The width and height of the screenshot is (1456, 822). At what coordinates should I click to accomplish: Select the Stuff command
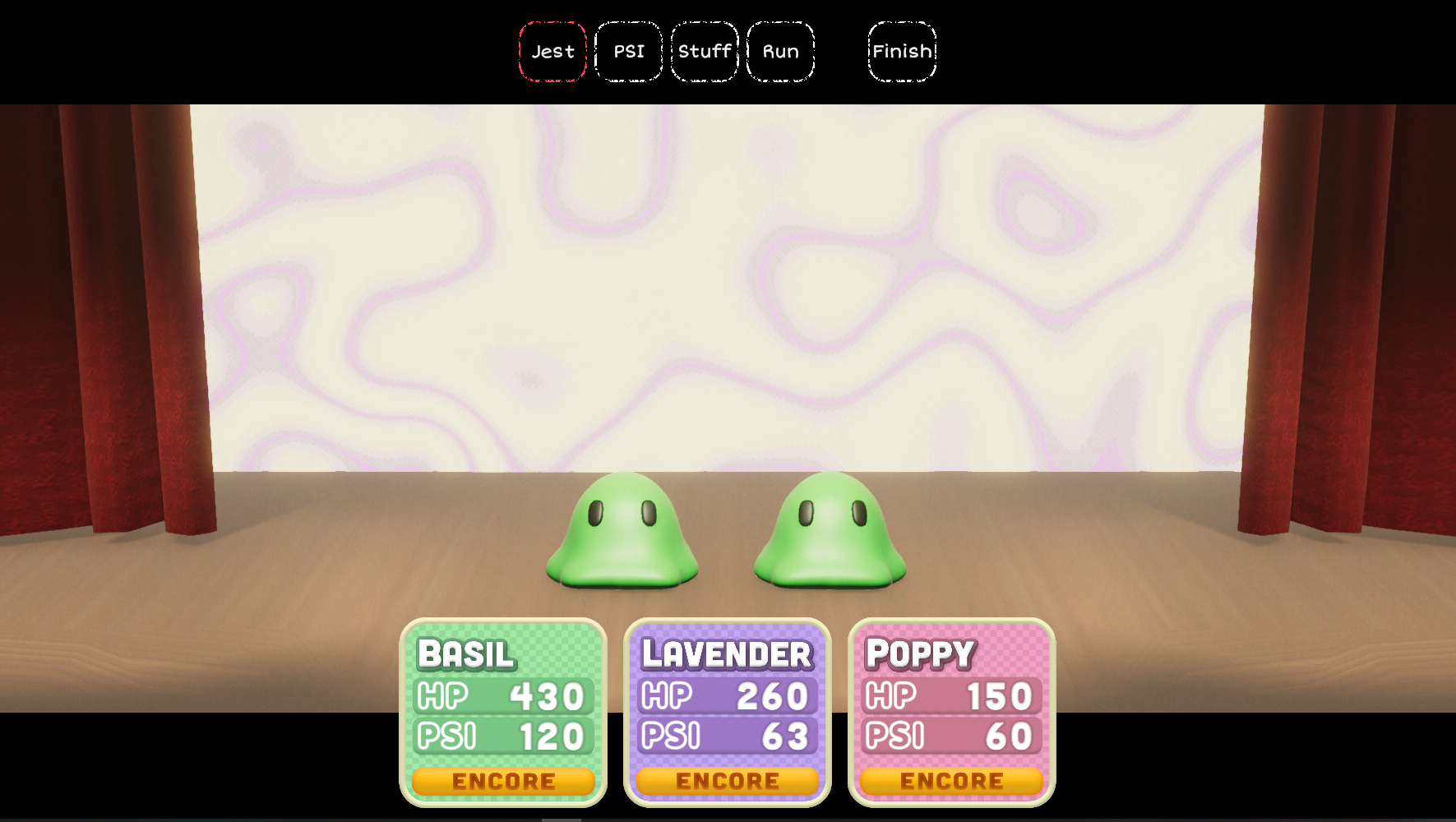click(x=704, y=51)
